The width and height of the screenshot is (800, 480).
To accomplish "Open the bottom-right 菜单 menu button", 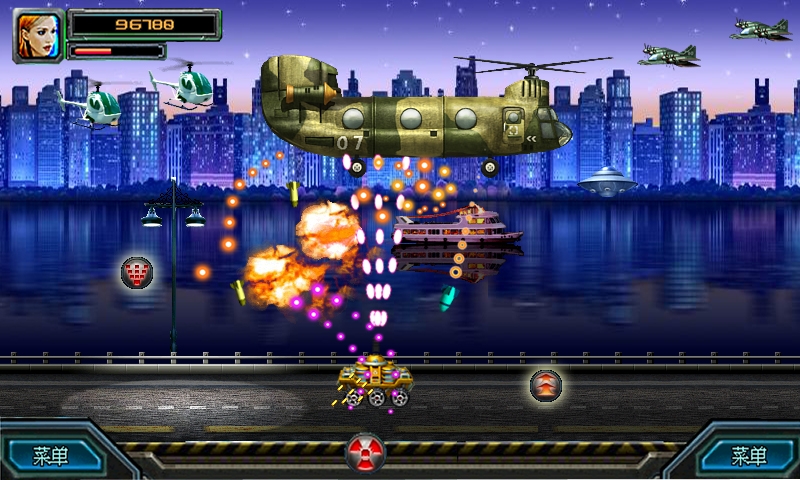I will pos(749,457).
